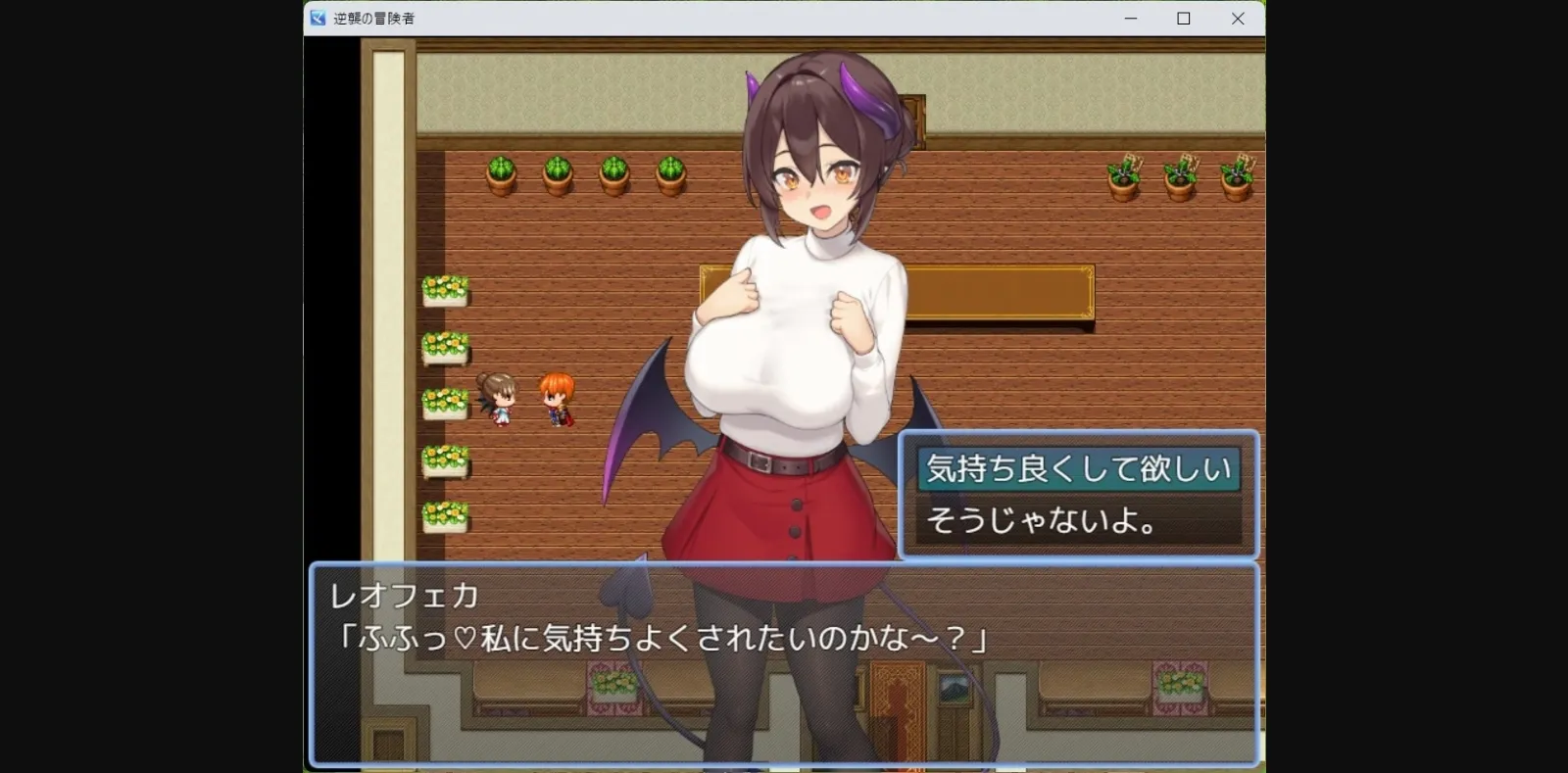
Task: Click the 逆襲の冒険者 title bar text
Action: coord(372,18)
